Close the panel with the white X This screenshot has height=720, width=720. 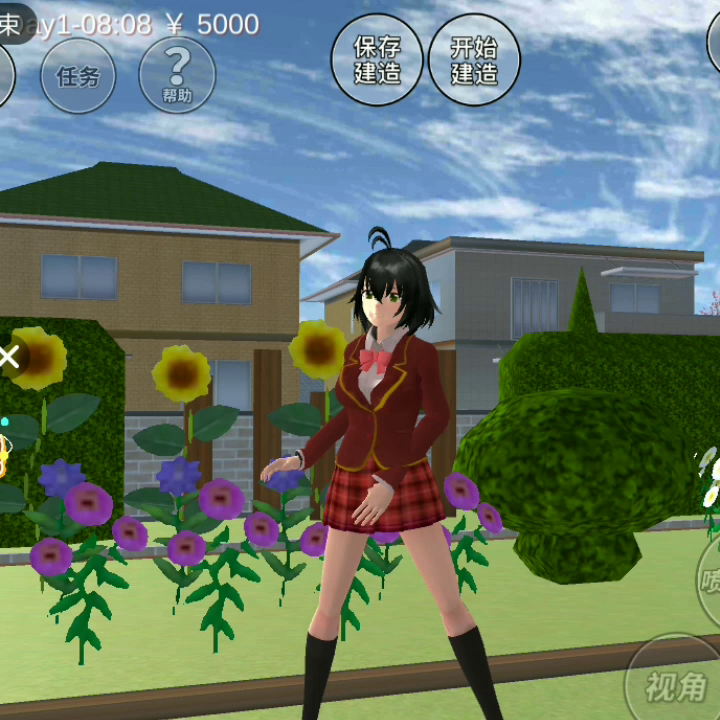pyautogui.click(x=10, y=355)
